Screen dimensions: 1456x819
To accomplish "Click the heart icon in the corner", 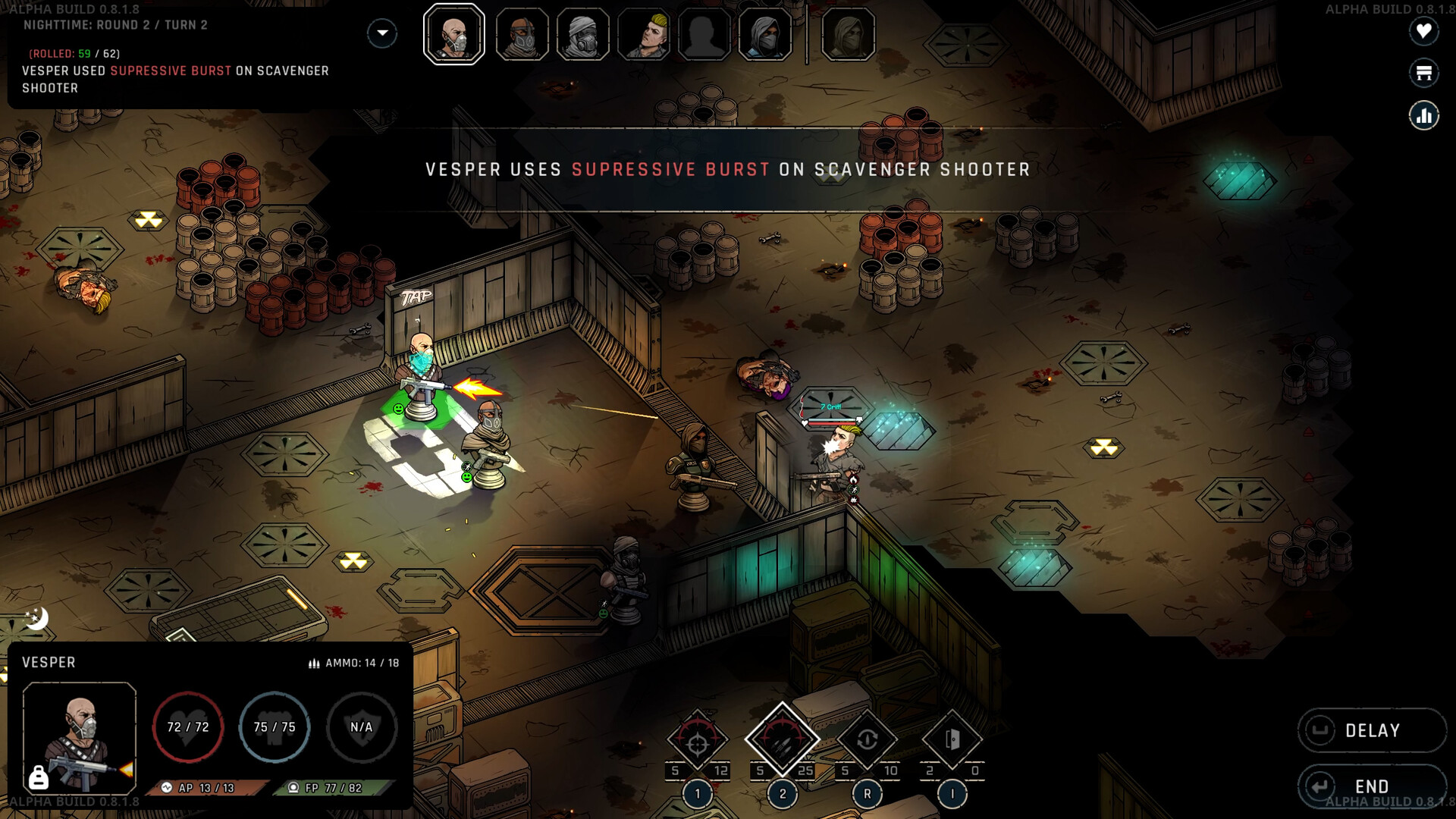I will [1423, 31].
